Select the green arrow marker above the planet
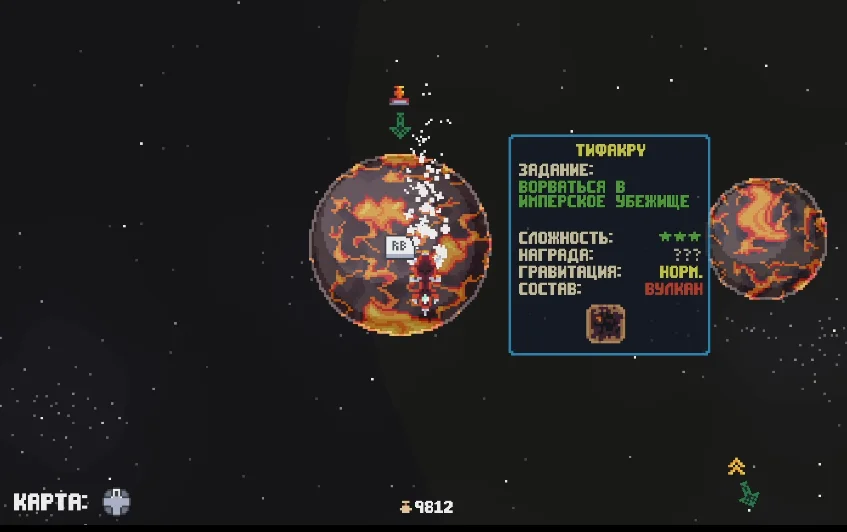The height and width of the screenshot is (532, 847). click(x=400, y=126)
